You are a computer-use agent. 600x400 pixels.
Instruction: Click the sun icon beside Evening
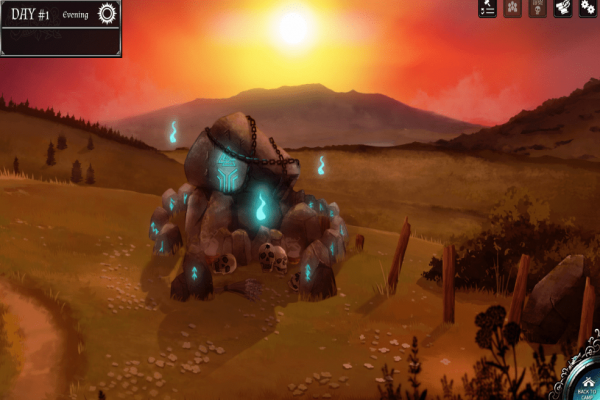tap(107, 13)
